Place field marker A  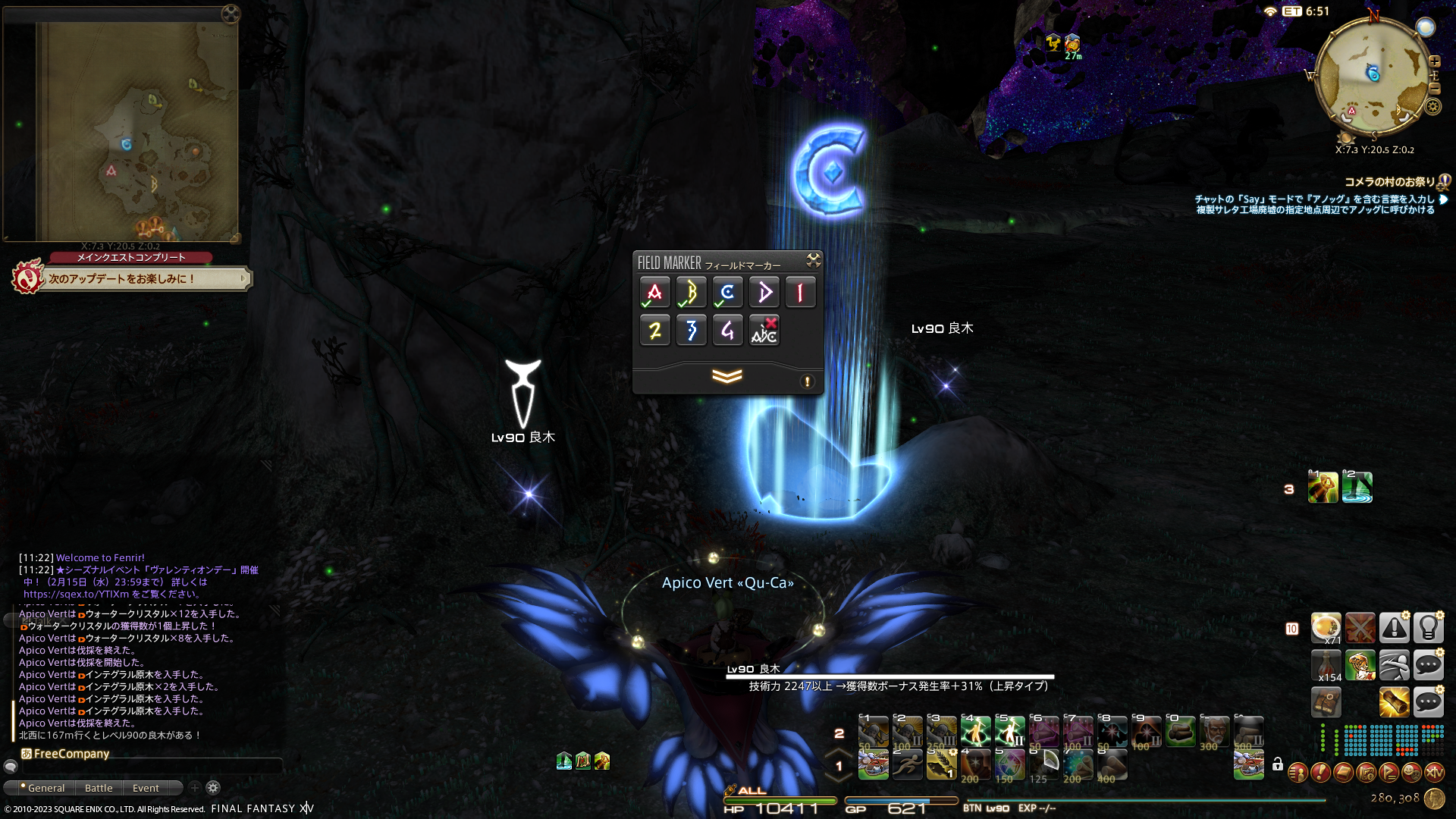[654, 293]
